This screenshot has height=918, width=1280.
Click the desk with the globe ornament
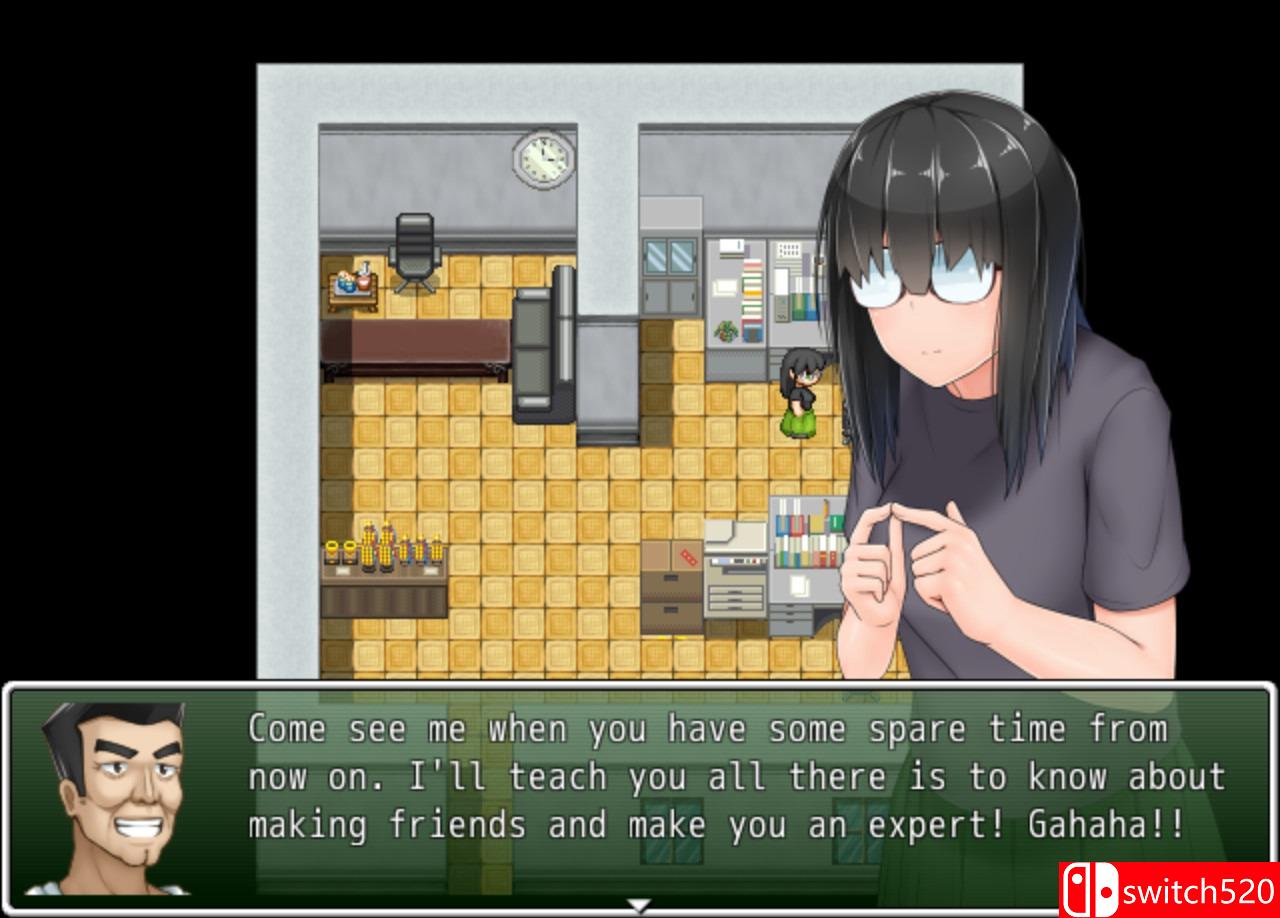352,288
